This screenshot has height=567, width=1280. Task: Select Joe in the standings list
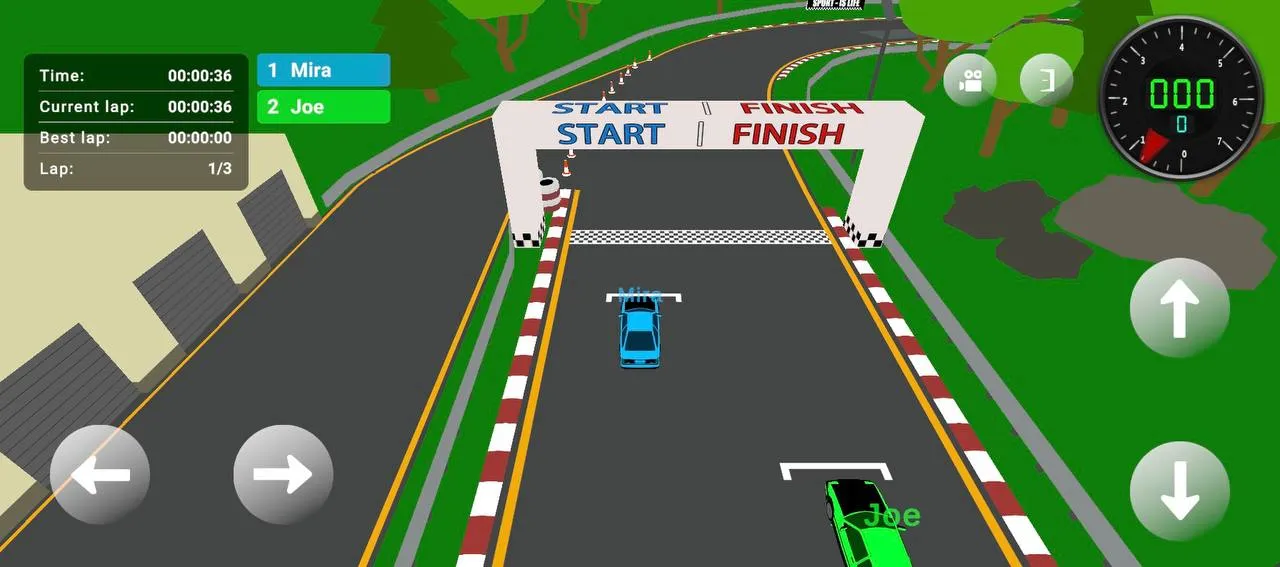(x=323, y=107)
